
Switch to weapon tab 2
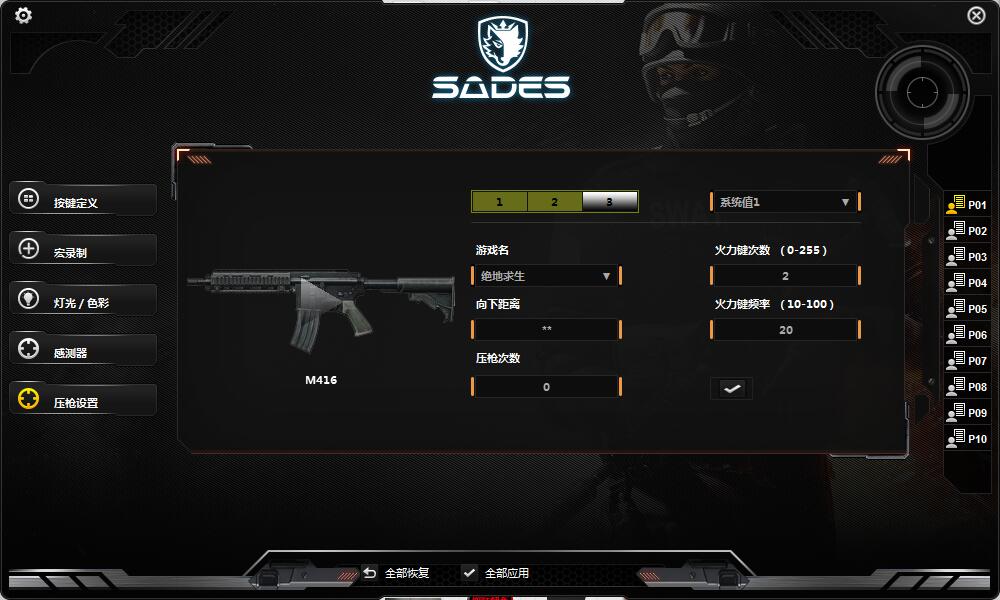pyautogui.click(x=554, y=202)
